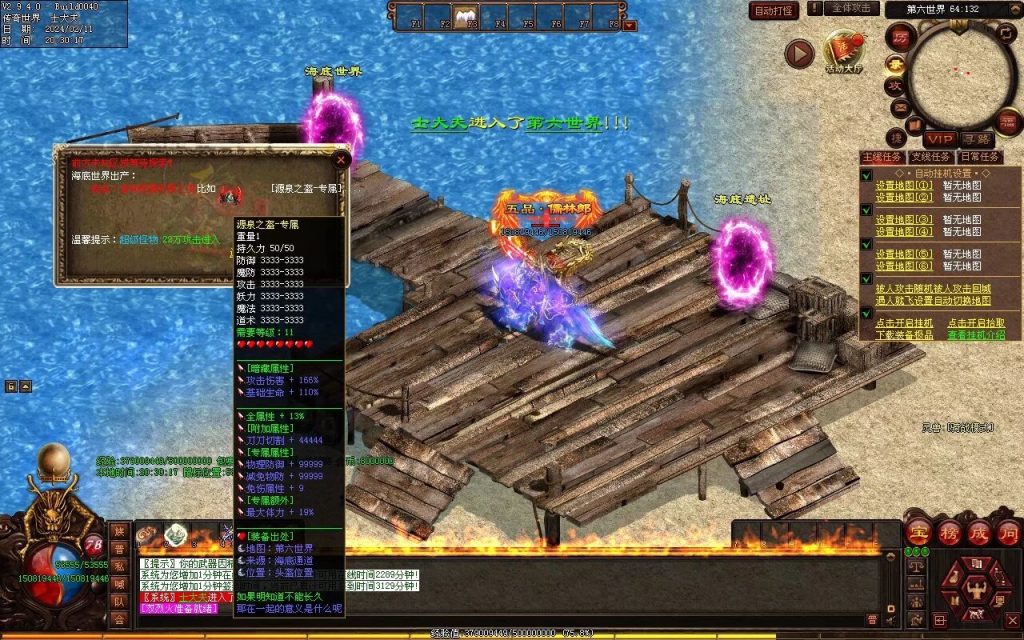The image size is (1024, 640).
Task: Switch to the 主线任务 tab
Action: (882, 157)
